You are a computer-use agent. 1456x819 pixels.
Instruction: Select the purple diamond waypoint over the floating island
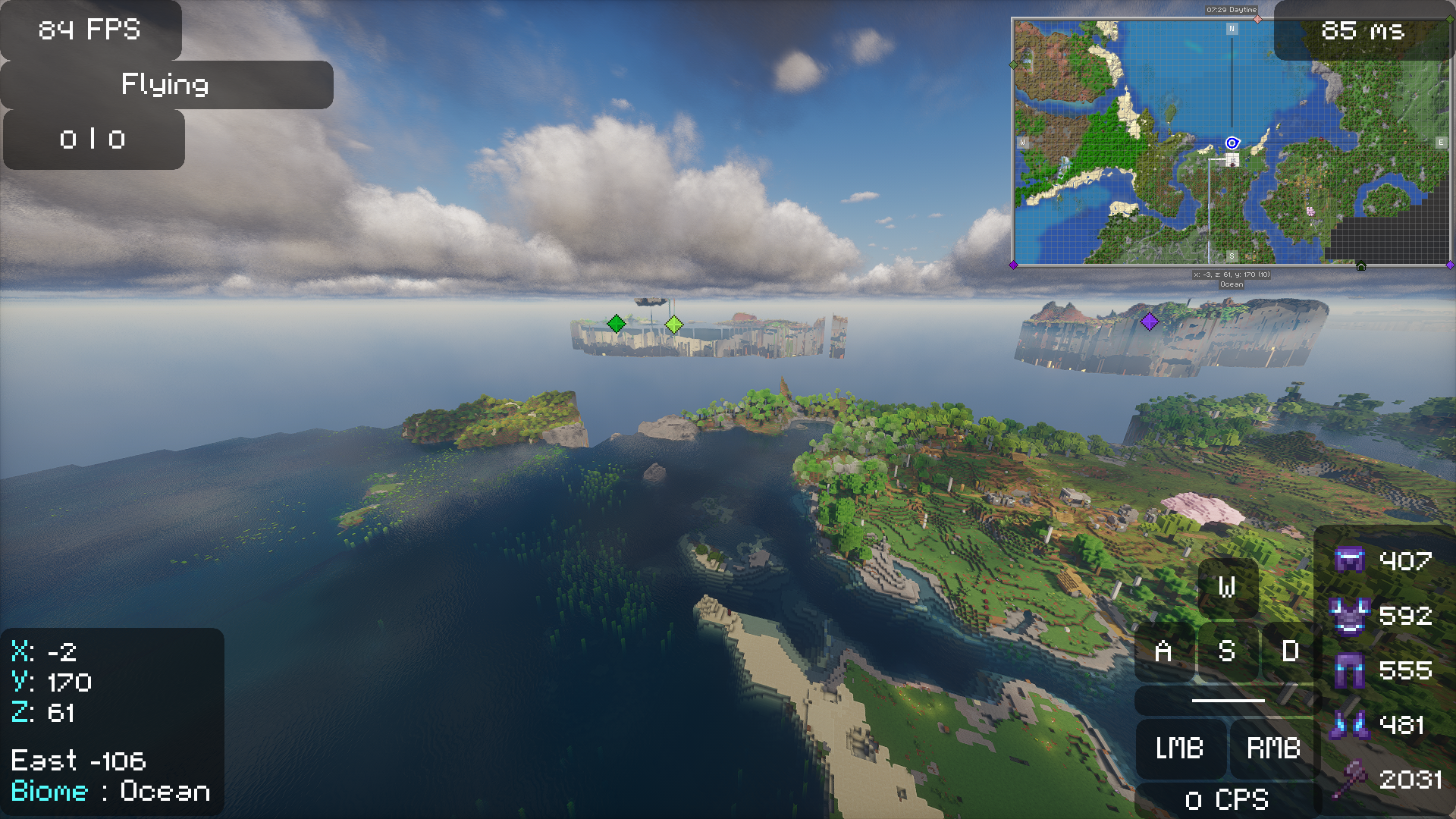click(1150, 322)
